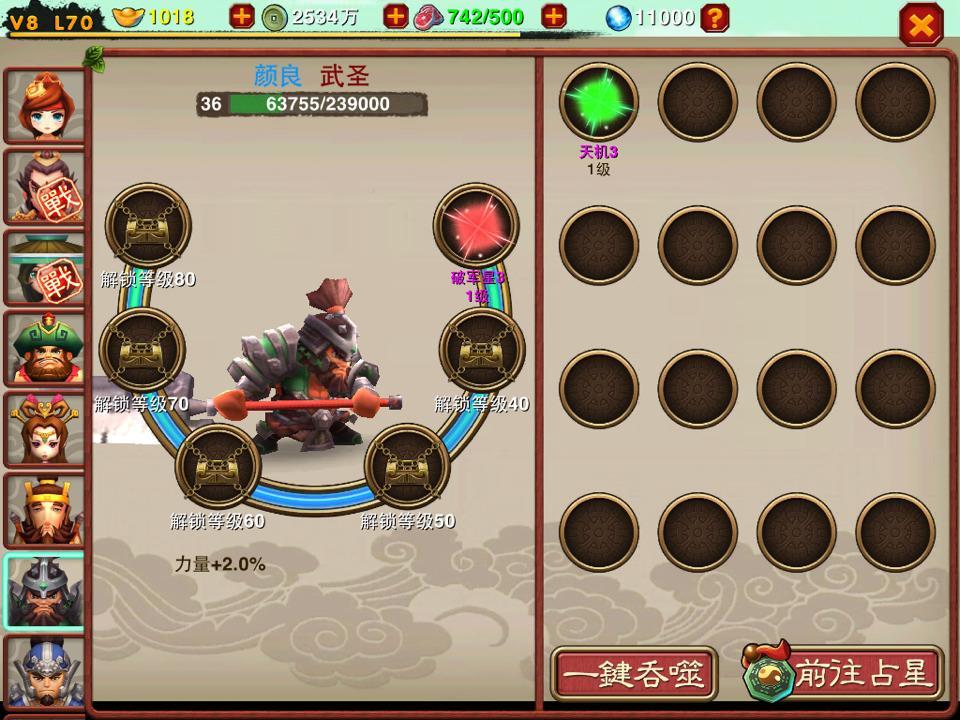
Task: Add copper coins using the plus beside 2534万
Action: pyautogui.click(x=396, y=16)
